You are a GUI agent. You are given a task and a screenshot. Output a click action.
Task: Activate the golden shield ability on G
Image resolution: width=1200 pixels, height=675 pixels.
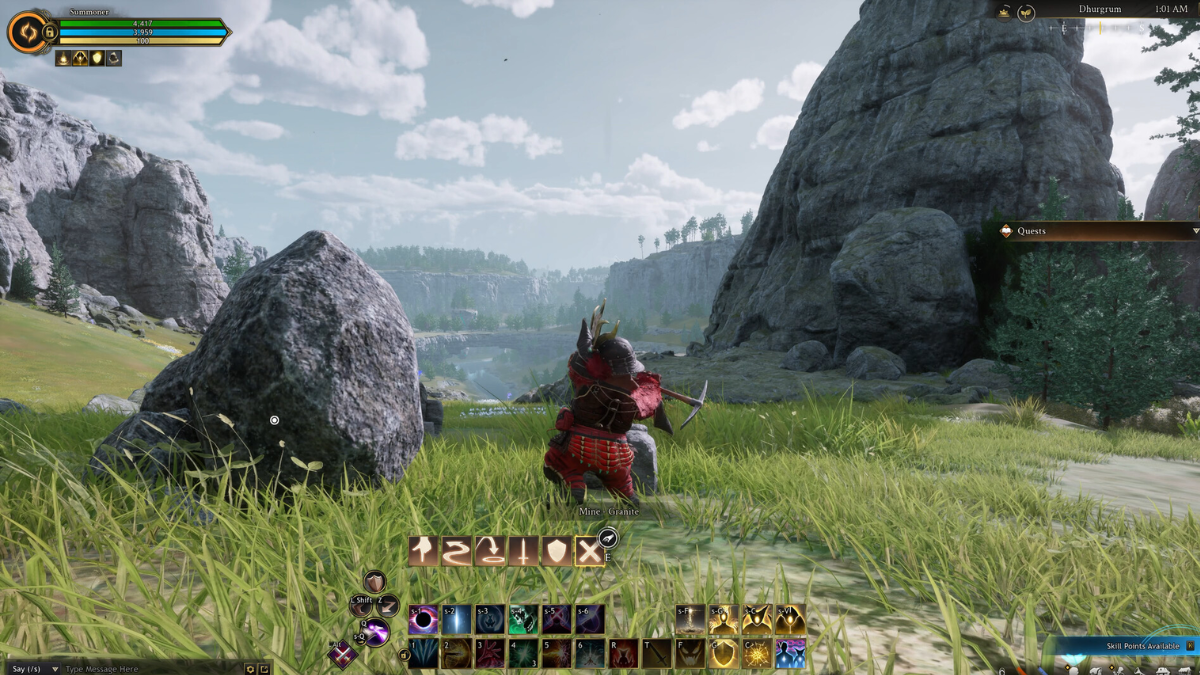(723, 654)
